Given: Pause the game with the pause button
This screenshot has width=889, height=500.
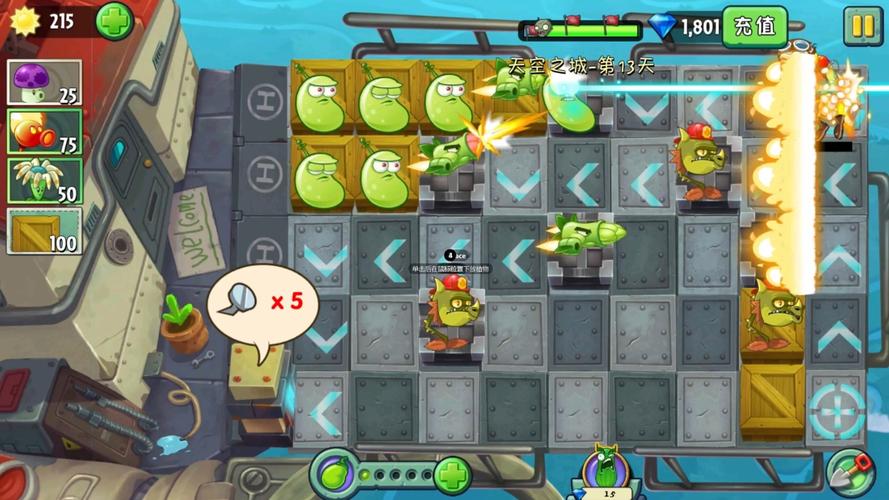Looking at the screenshot, I should point(860,26).
